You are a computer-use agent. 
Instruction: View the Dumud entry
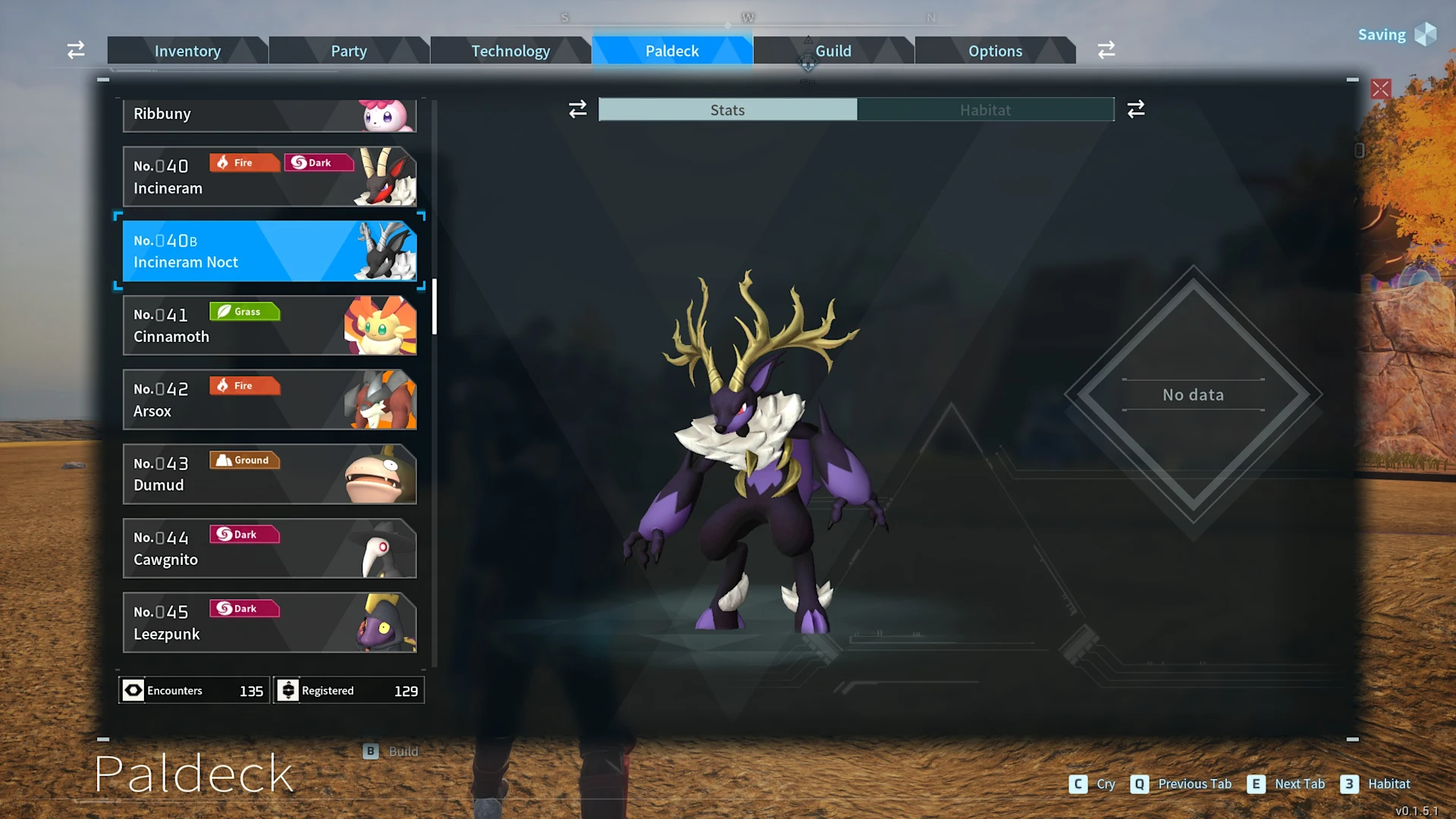pos(269,474)
